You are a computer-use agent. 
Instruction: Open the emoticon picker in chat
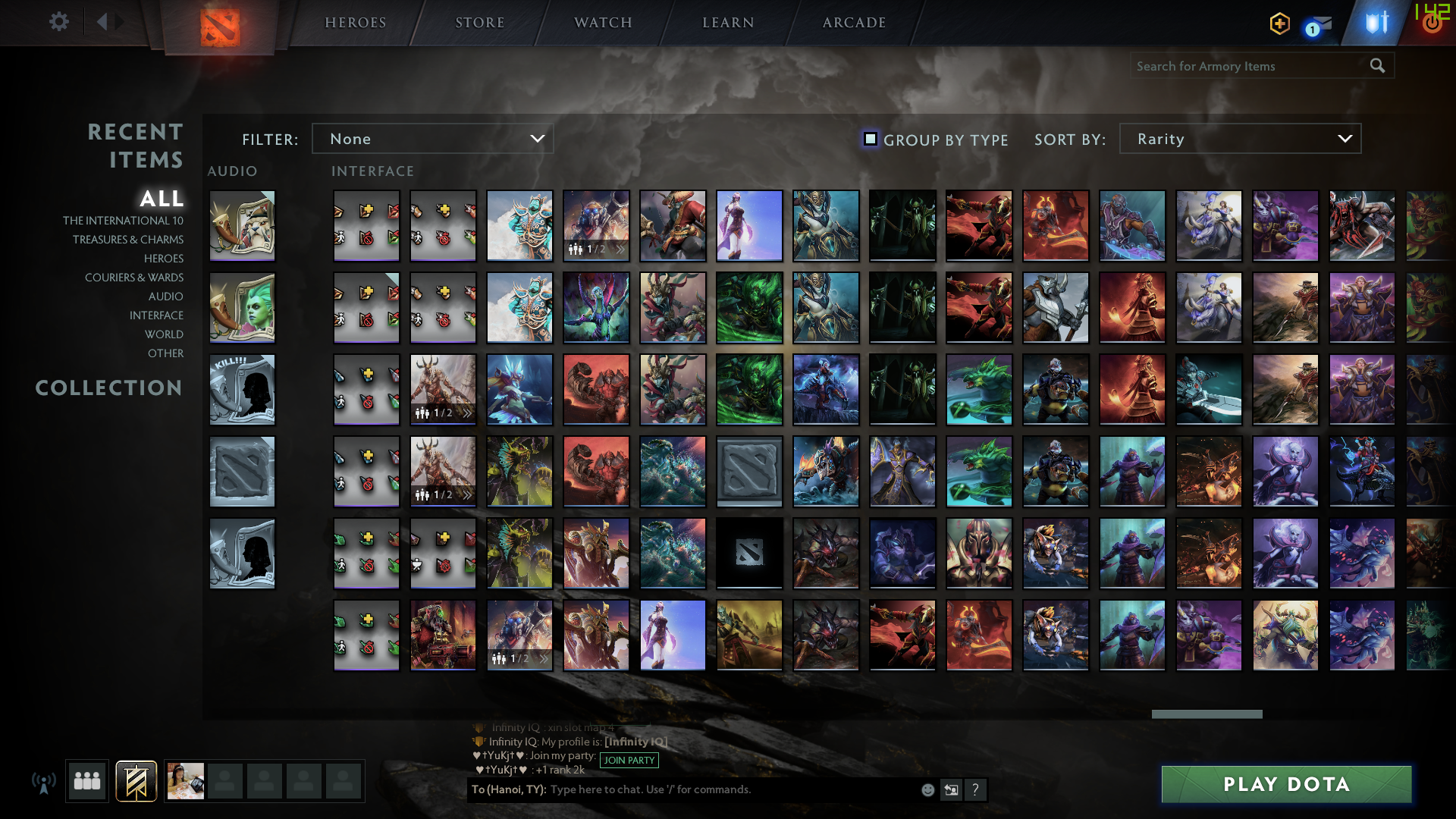click(927, 789)
